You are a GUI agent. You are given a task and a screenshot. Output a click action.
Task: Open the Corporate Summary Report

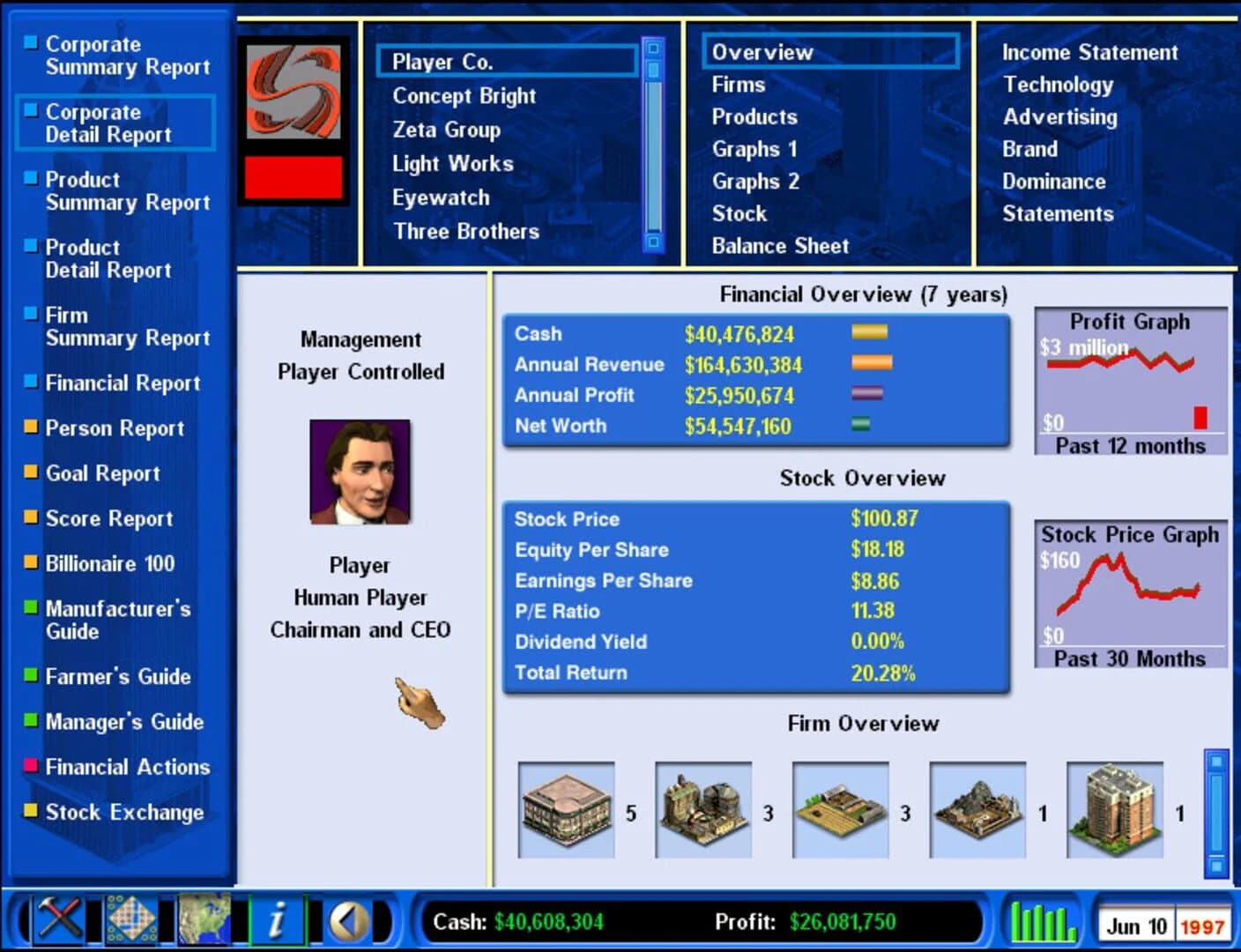click(115, 56)
